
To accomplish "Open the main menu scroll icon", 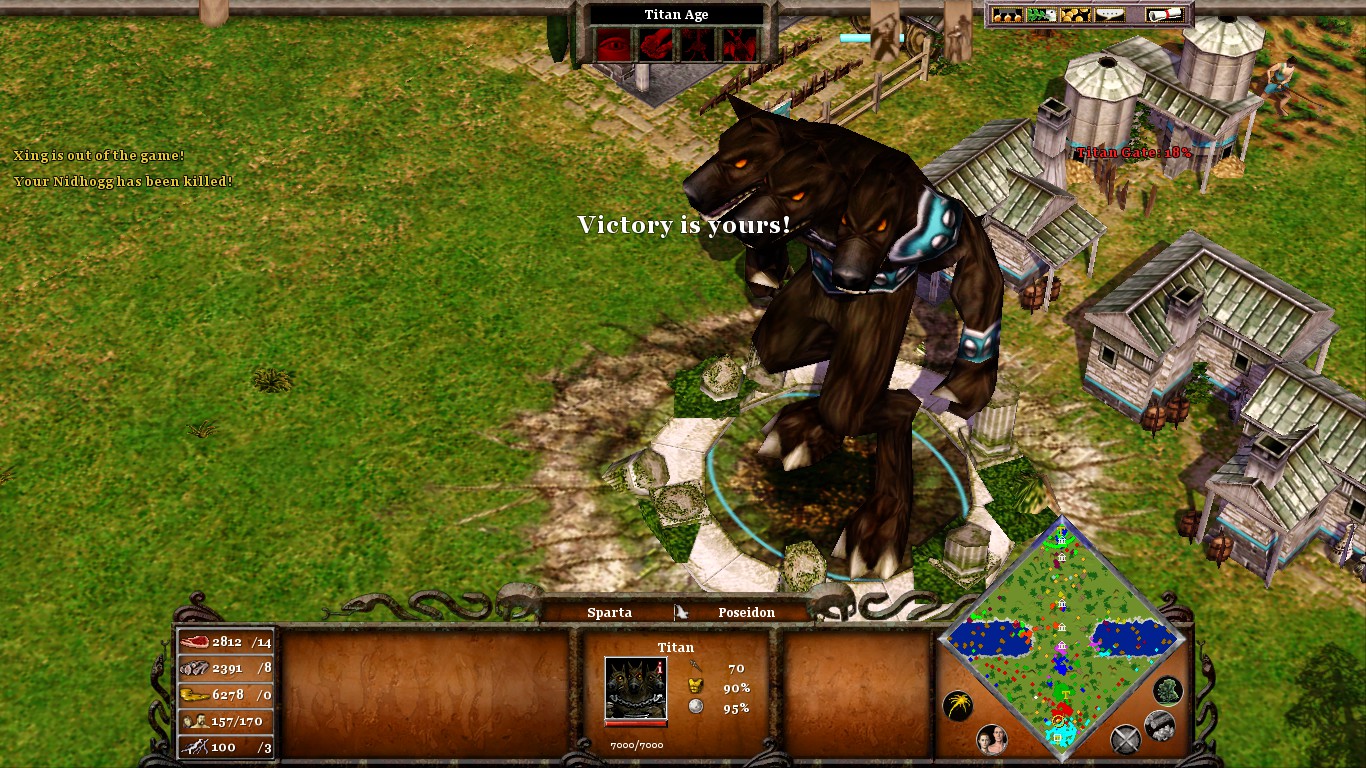I will pyautogui.click(x=1165, y=15).
